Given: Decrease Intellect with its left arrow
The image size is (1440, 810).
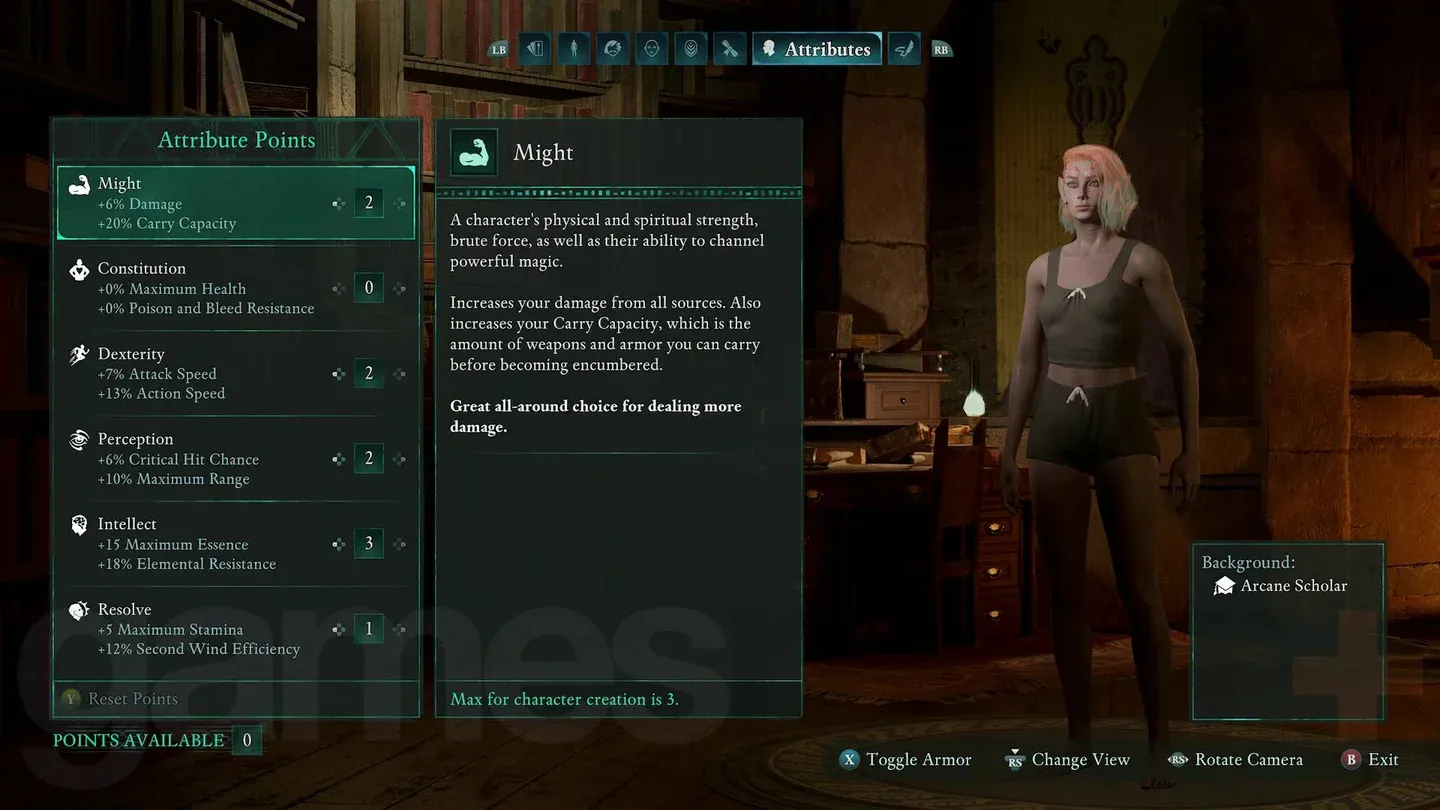Looking at the screenshot, I should [x=339, y=545].
